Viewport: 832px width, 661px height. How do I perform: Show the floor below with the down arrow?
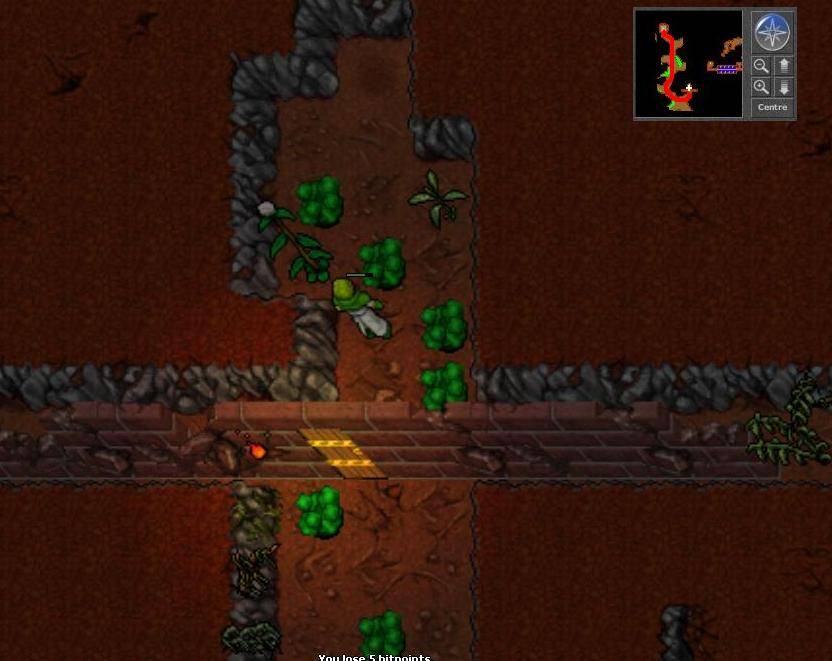click(784, 87)
